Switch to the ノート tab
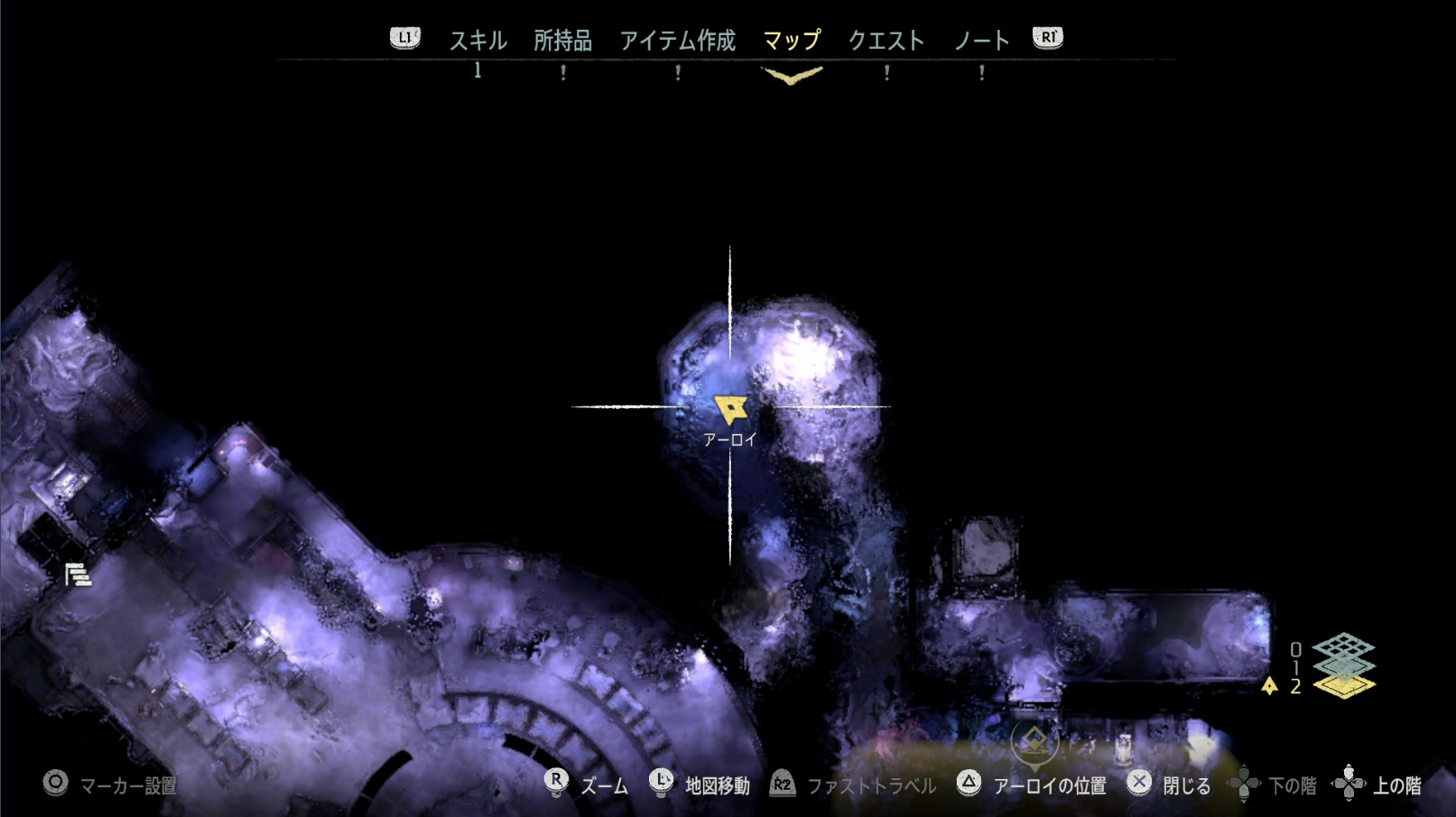Viewport: 1456px width, 817px height. click(x=984, y=39)
